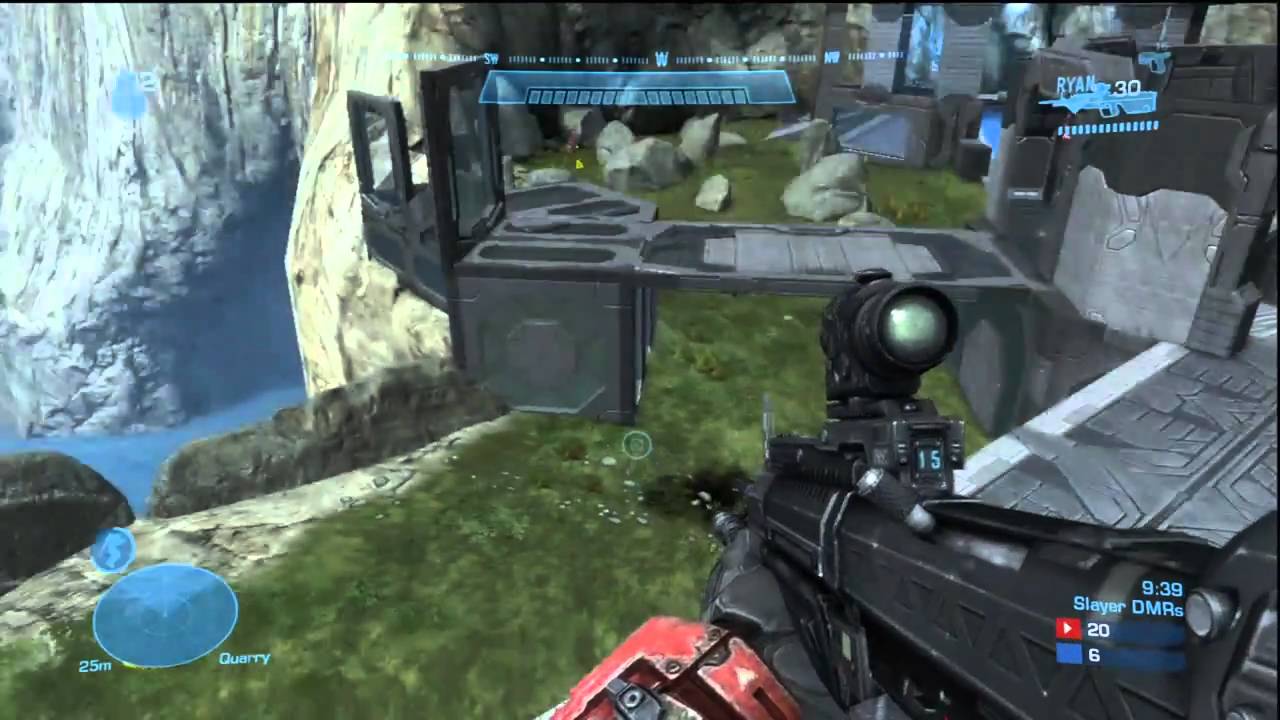Activate the Sprint armor ability icon
Image resolution: width=1280 pixels, height=720 pixels.
(113, 550)
